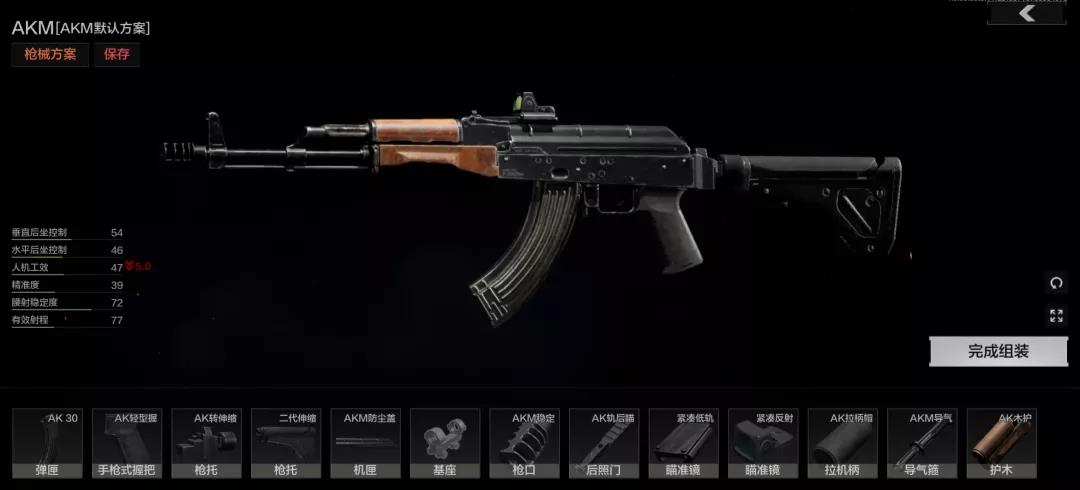Click the 保存 save button
The width and height of the screenshot is (1080, 490).
tap(117, 54)
